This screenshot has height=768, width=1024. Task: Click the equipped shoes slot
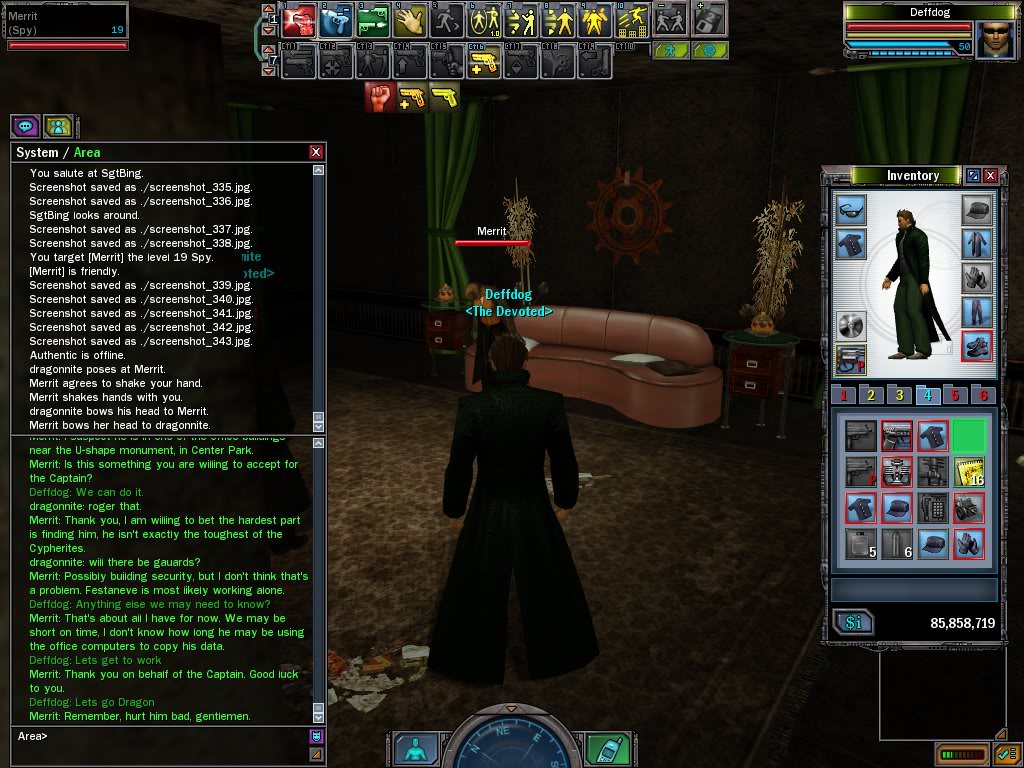[x=976, y=346]
